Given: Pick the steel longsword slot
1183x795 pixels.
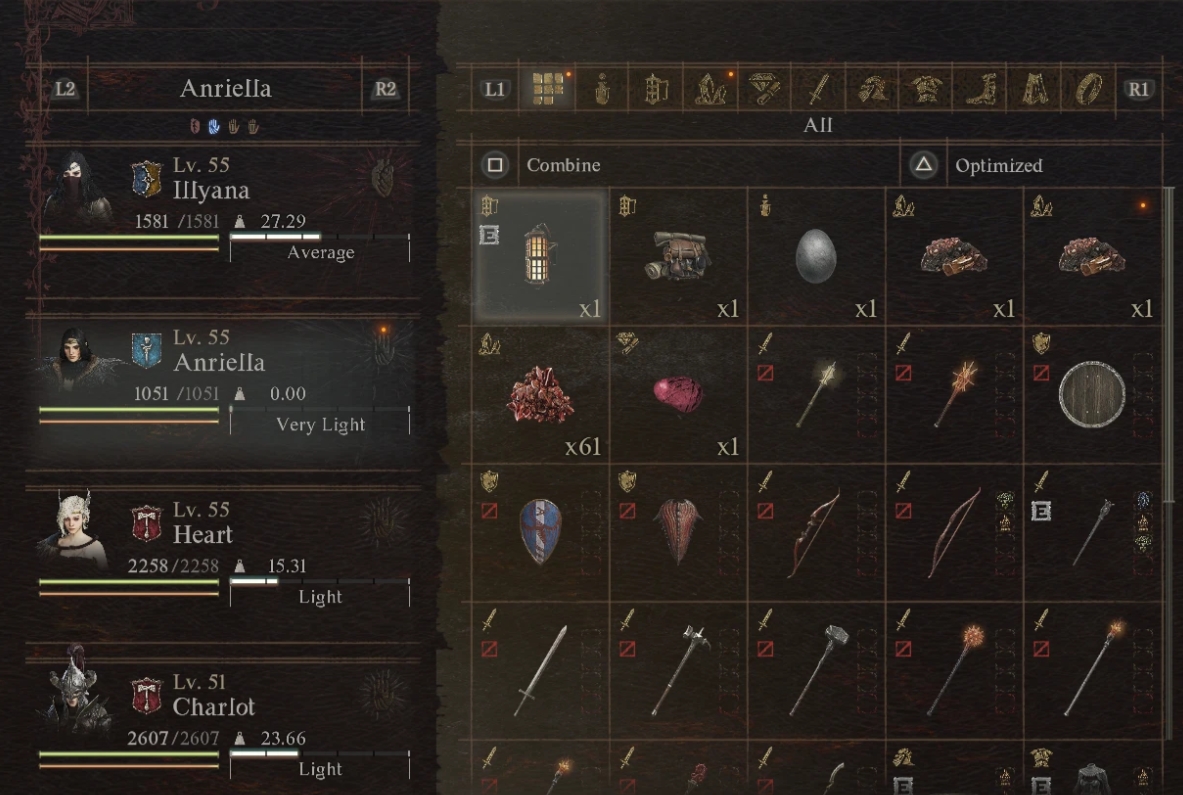Looking at the screenshot, I should coord(541,670).
